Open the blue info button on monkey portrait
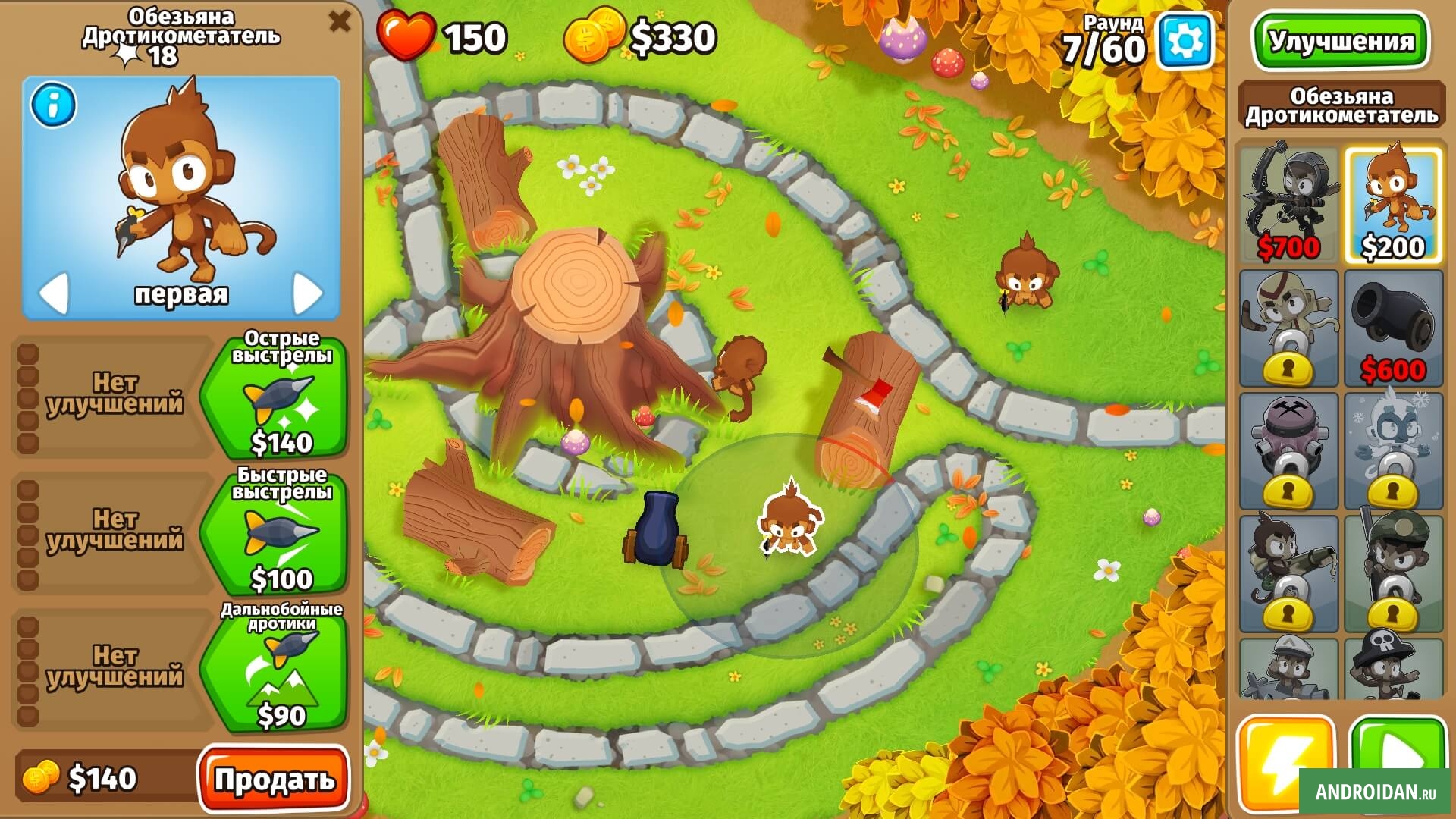 (x=53, y=105)
